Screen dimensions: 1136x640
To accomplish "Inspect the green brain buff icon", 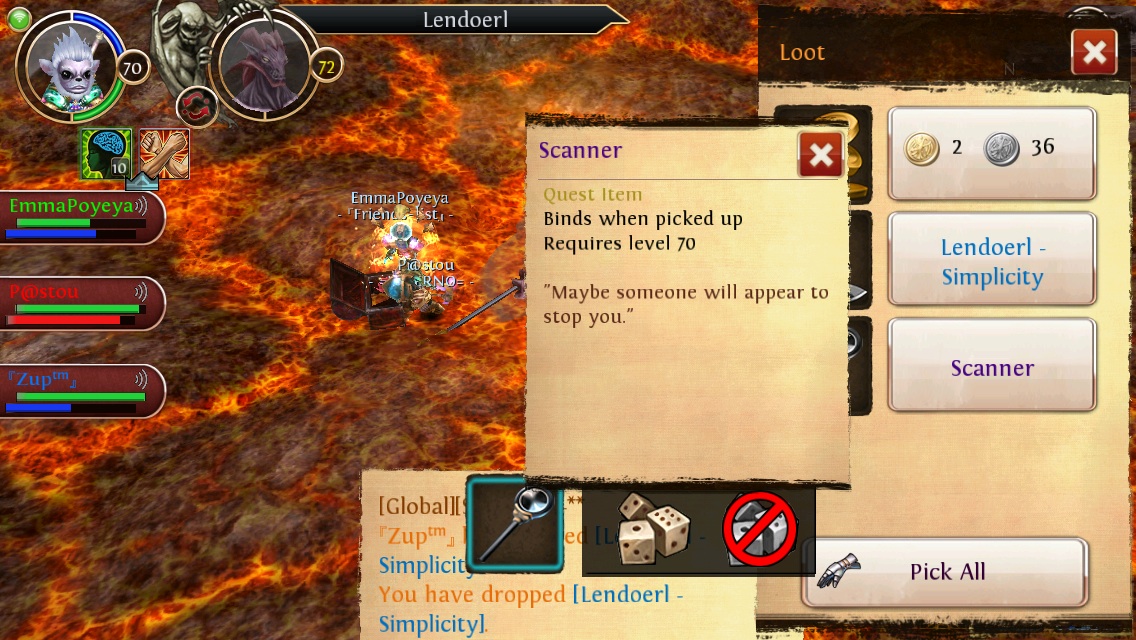I will coord(107,153).
